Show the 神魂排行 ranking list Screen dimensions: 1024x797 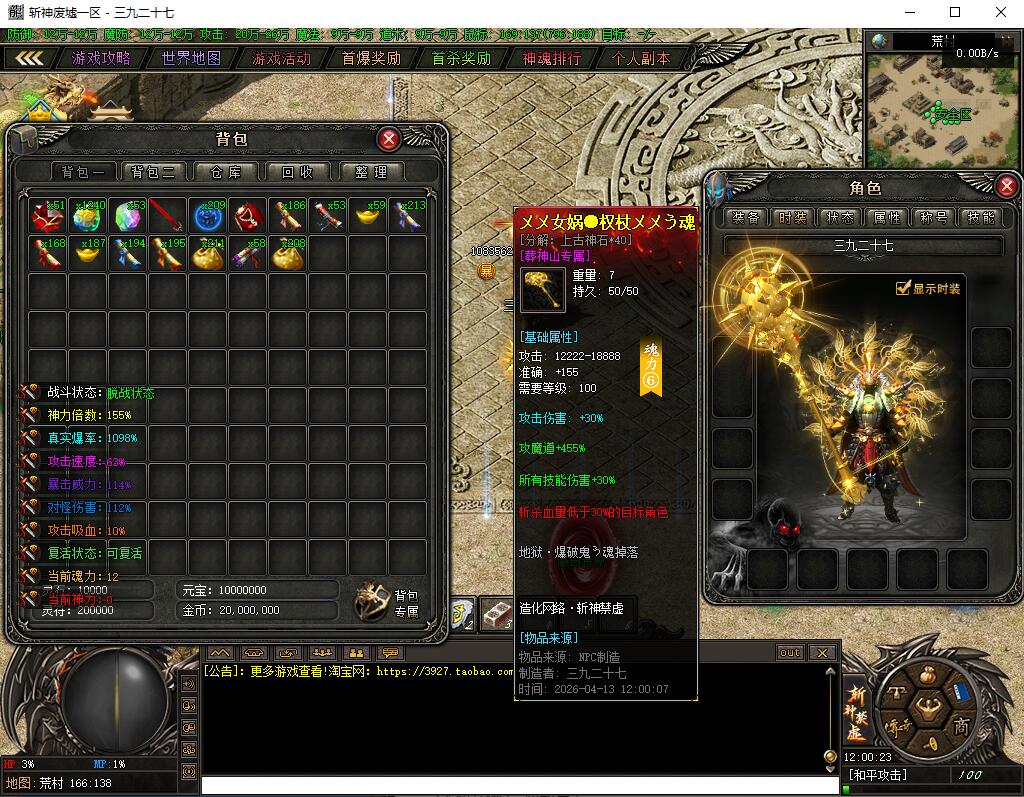coord(551,58)
